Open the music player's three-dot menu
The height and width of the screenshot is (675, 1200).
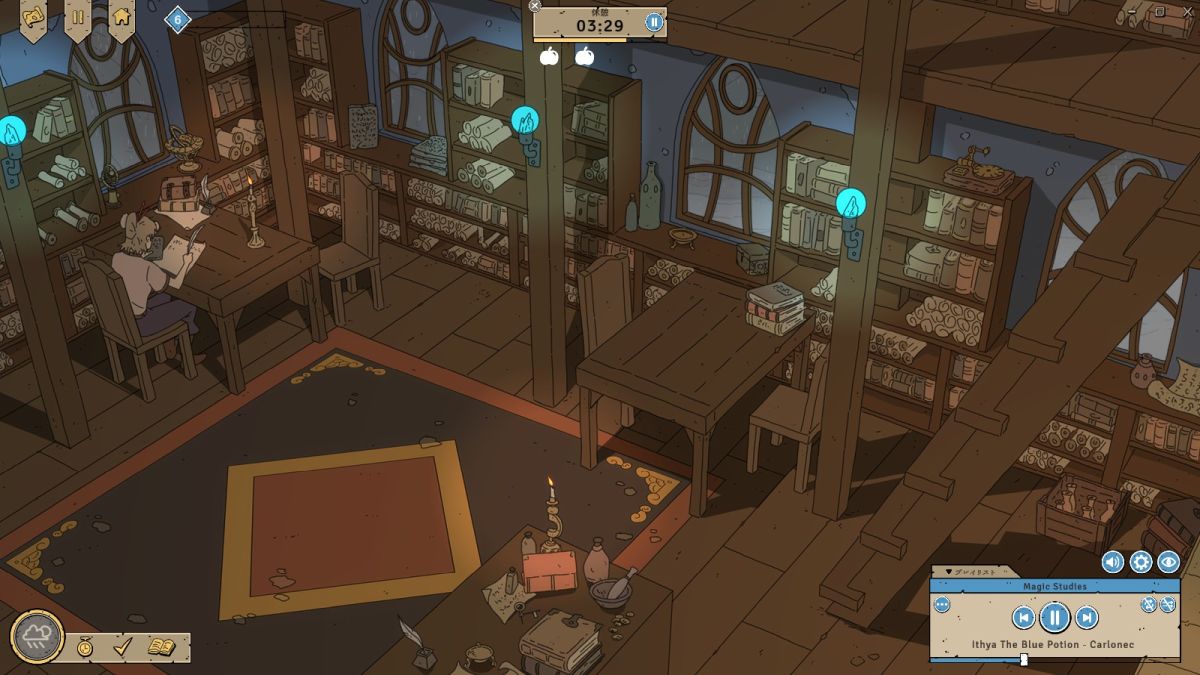click(x=942, y=605)
